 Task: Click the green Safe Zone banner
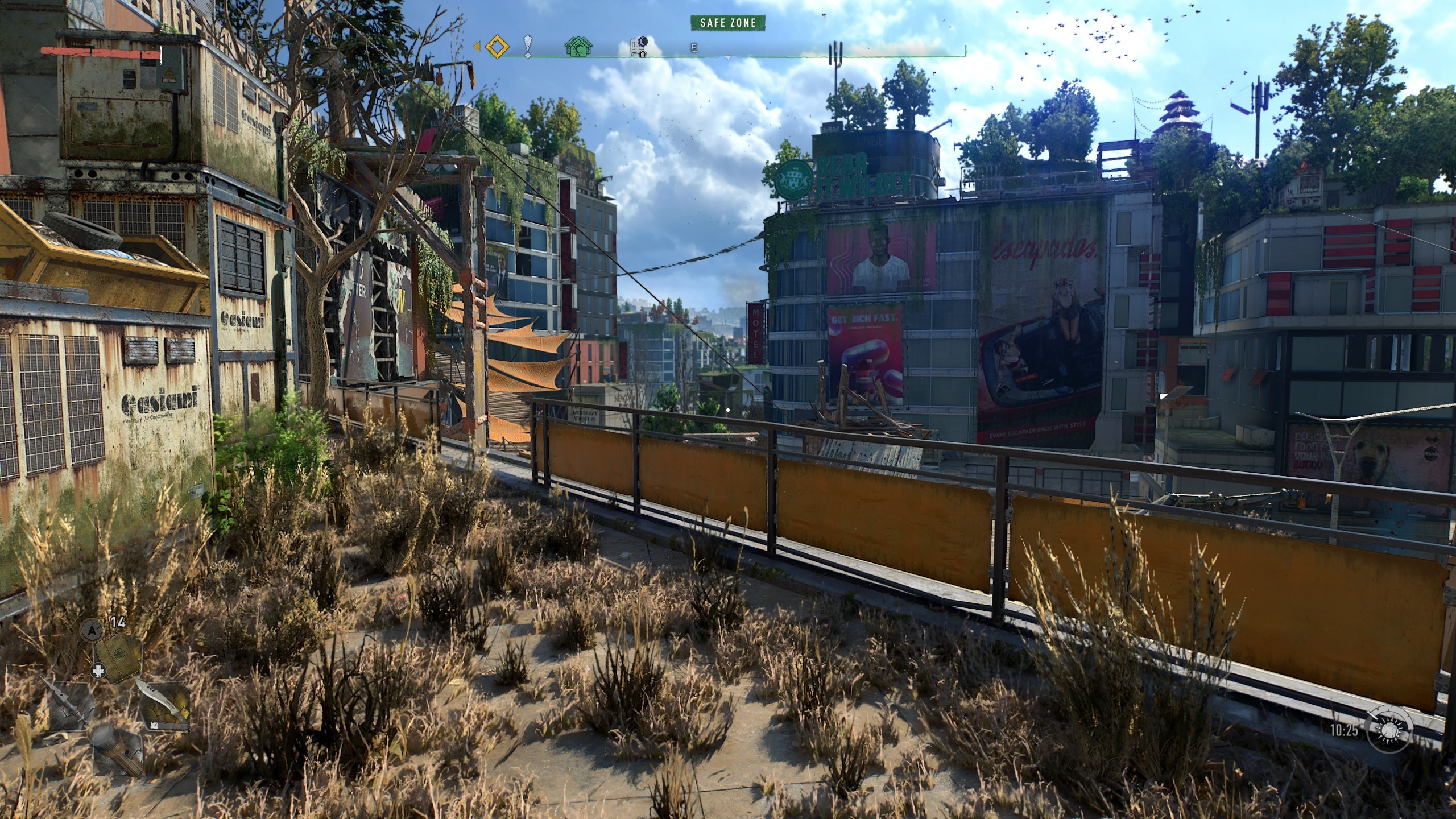pos(727,23)
